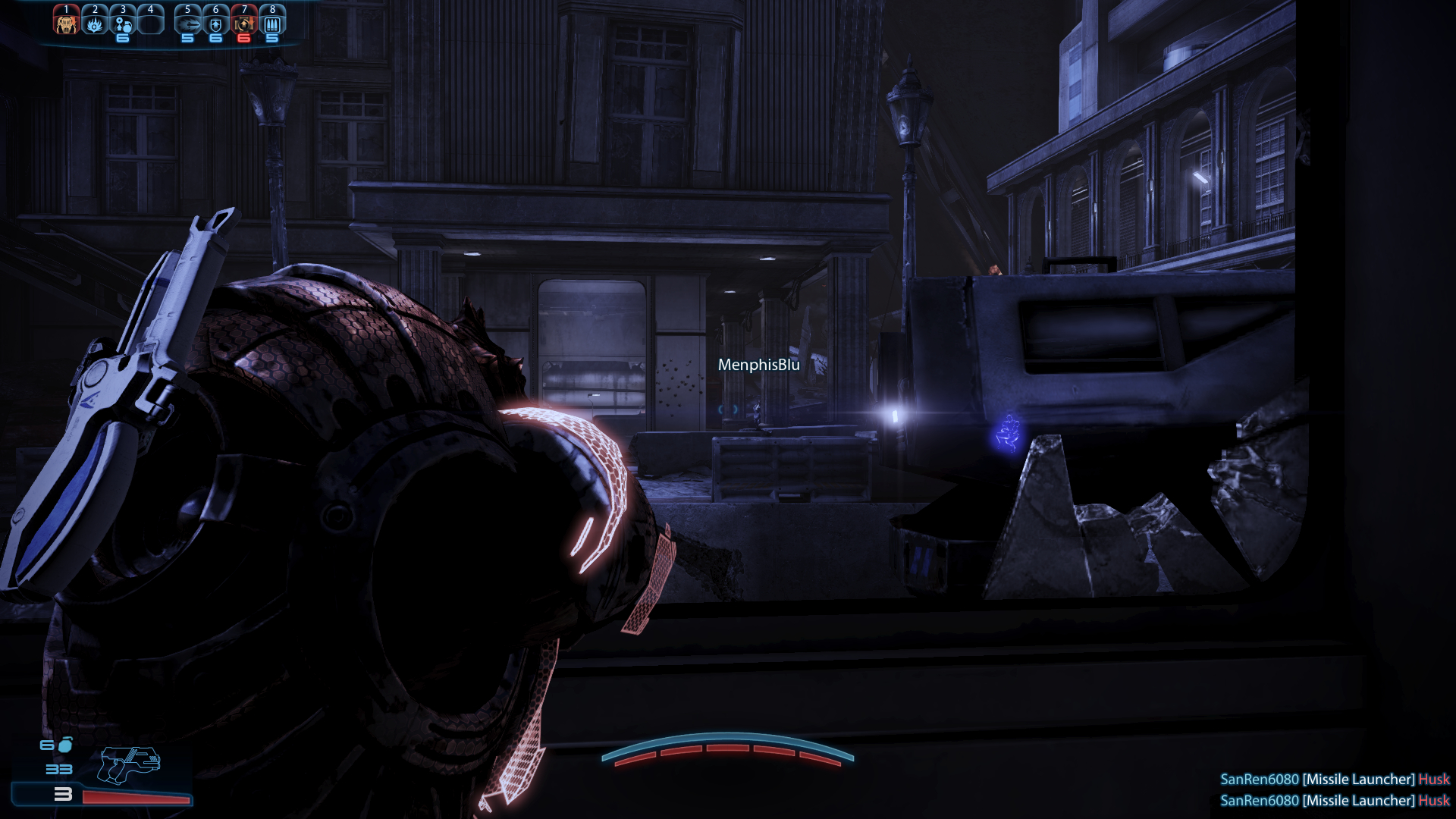Activate the krogan head ability in slot 1
Image resolution: width=1456 pixels, height=819 pixels.
(x=66, y=23)
